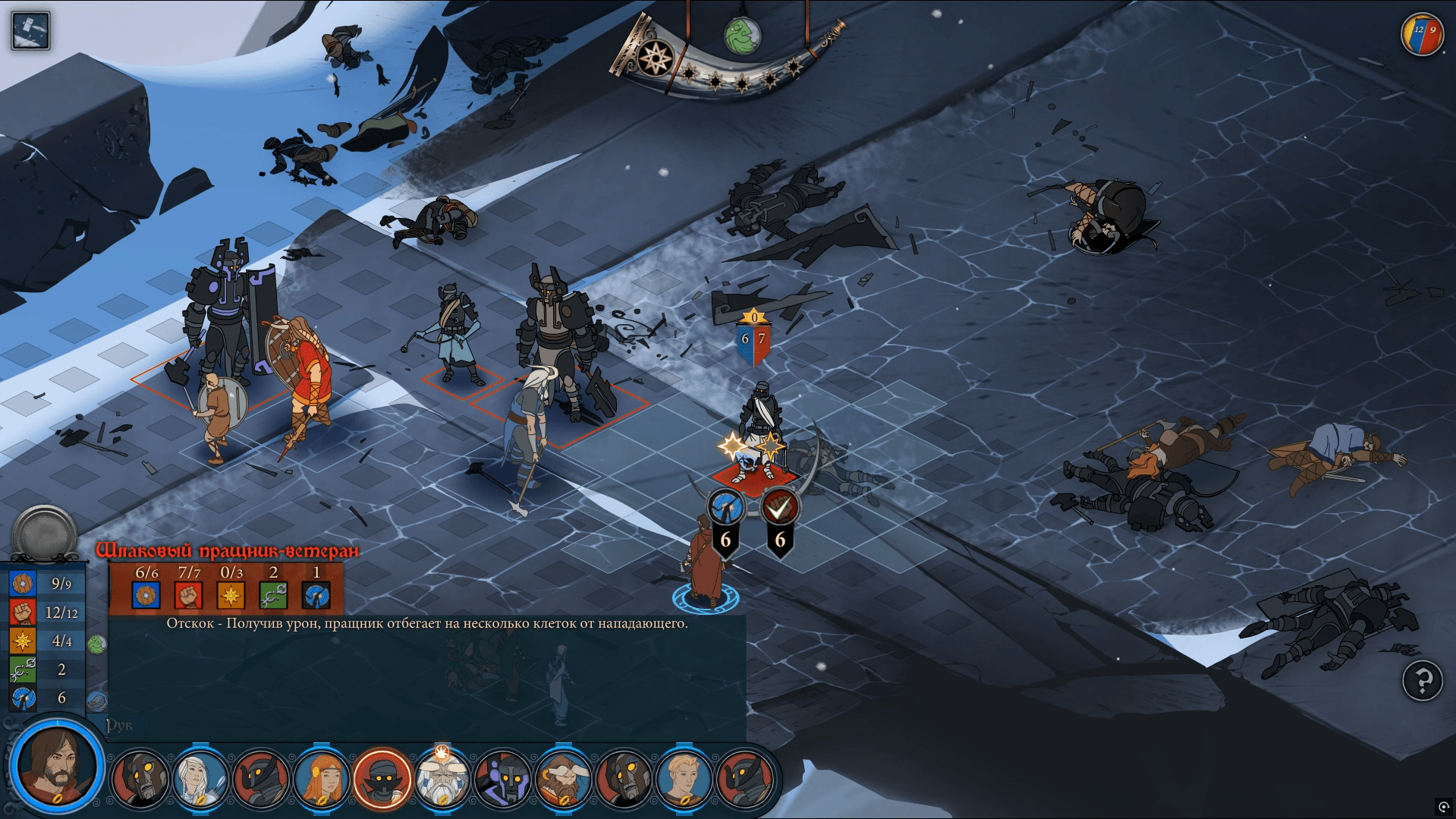Click the blue and red banner shield icon

pos(1422,35)
